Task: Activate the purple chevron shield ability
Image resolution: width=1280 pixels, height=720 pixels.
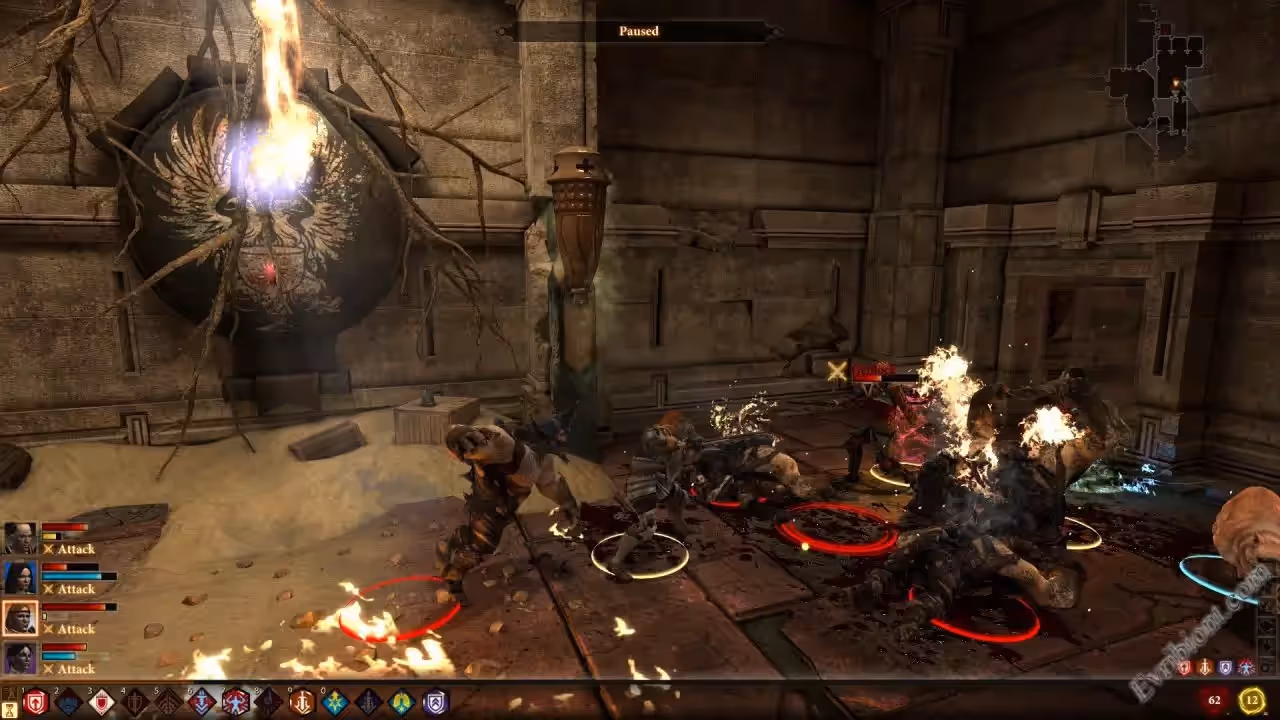Action: [436, 702]
